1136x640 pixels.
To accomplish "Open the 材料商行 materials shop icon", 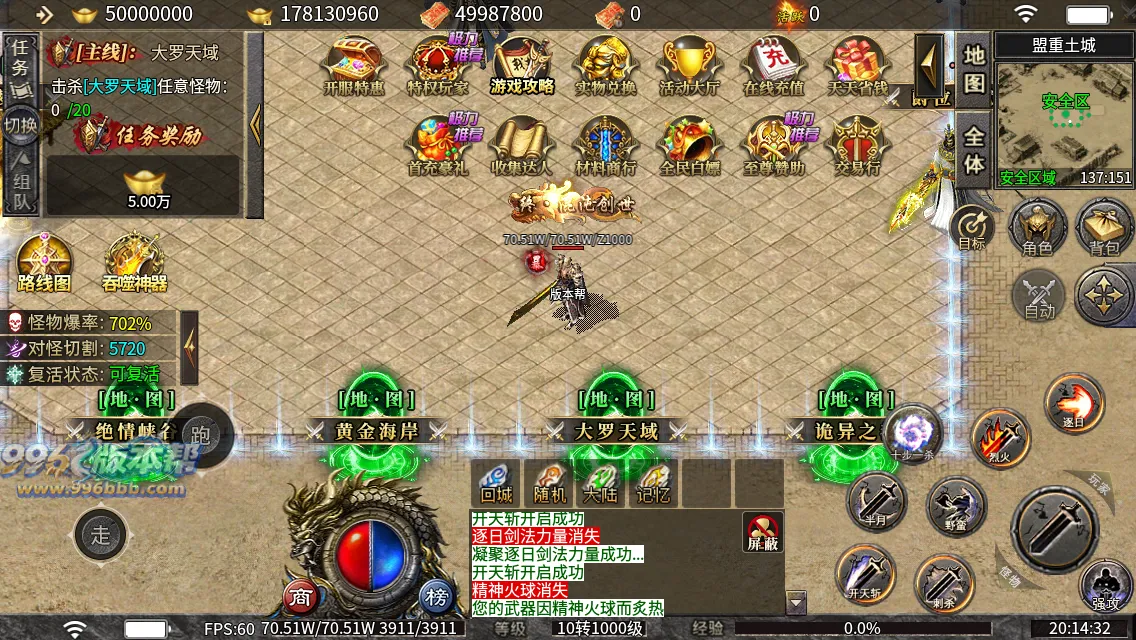I will (x=606, y=145).
